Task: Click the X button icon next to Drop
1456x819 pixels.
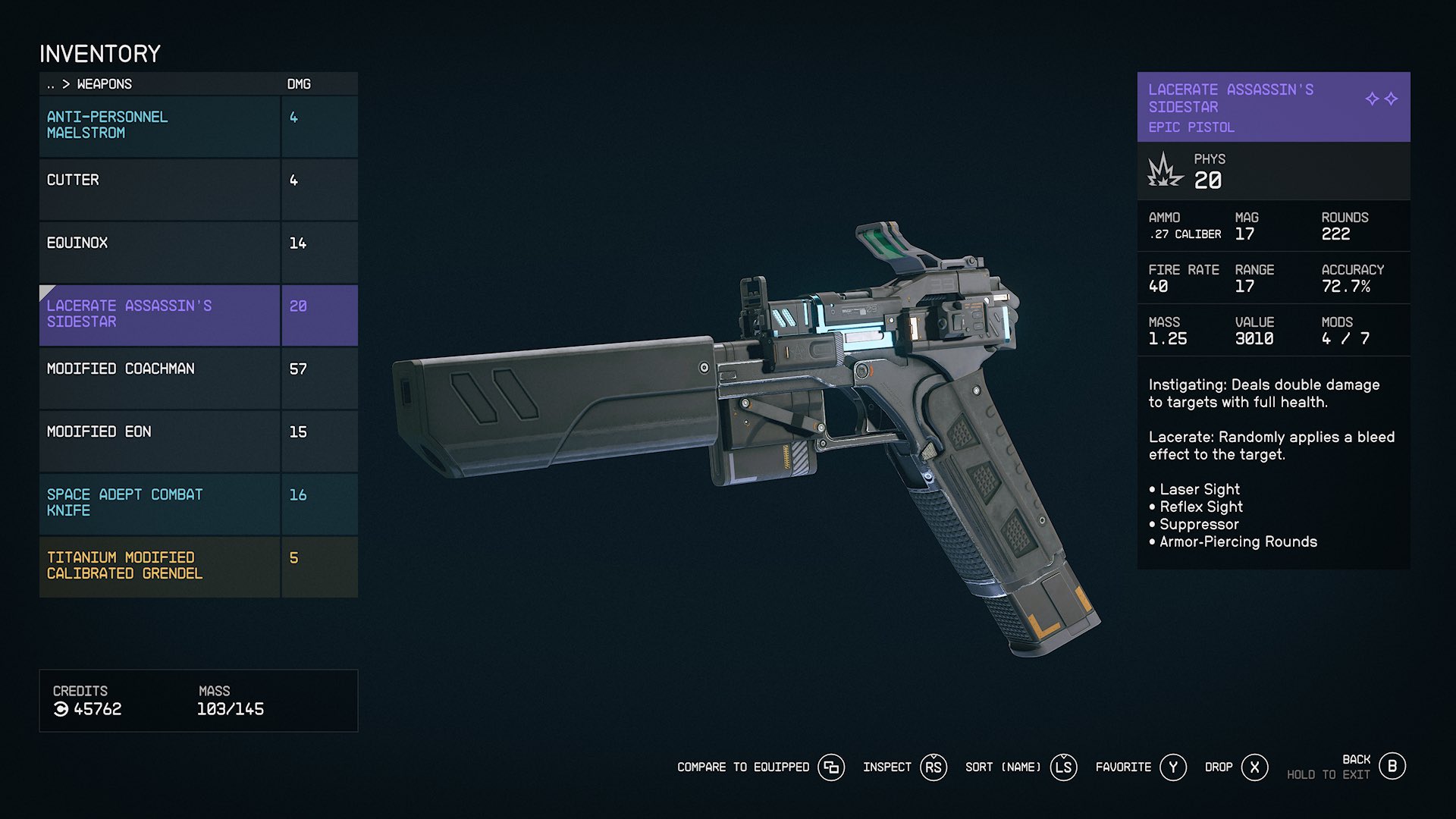Action: click(1255, 767)
